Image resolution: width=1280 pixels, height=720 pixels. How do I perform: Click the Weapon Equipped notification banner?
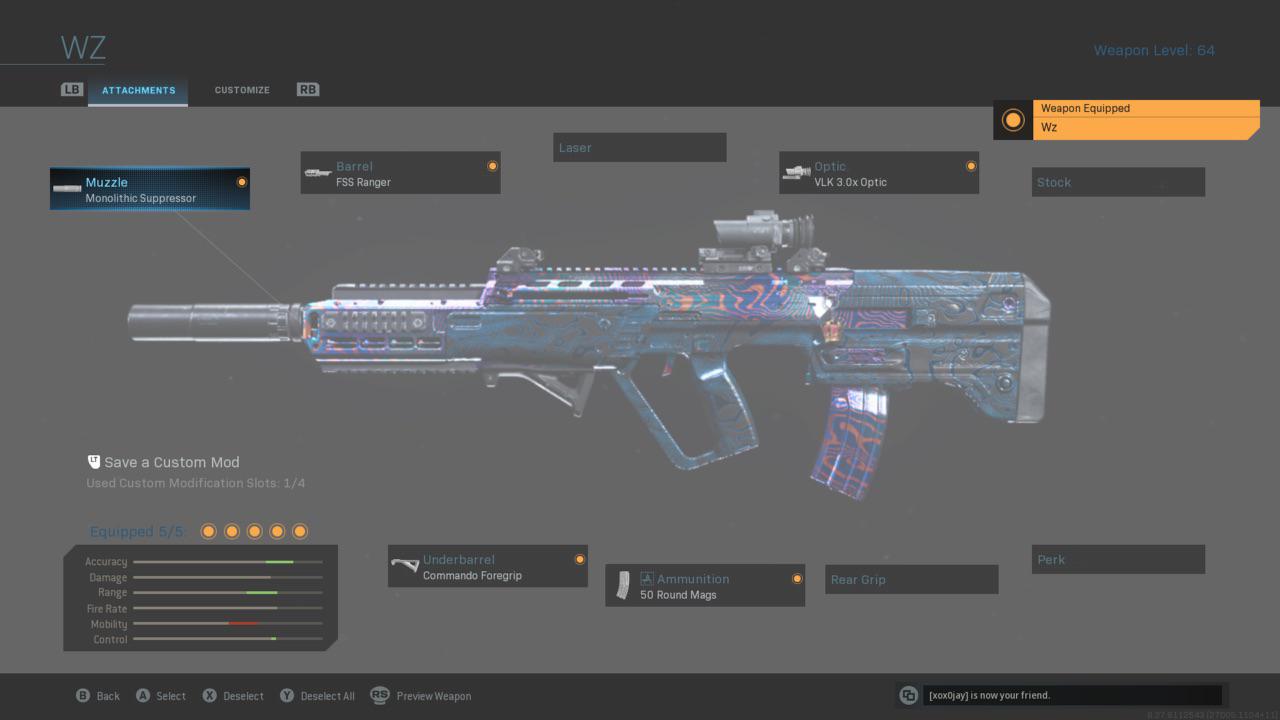coord(1146,117)
